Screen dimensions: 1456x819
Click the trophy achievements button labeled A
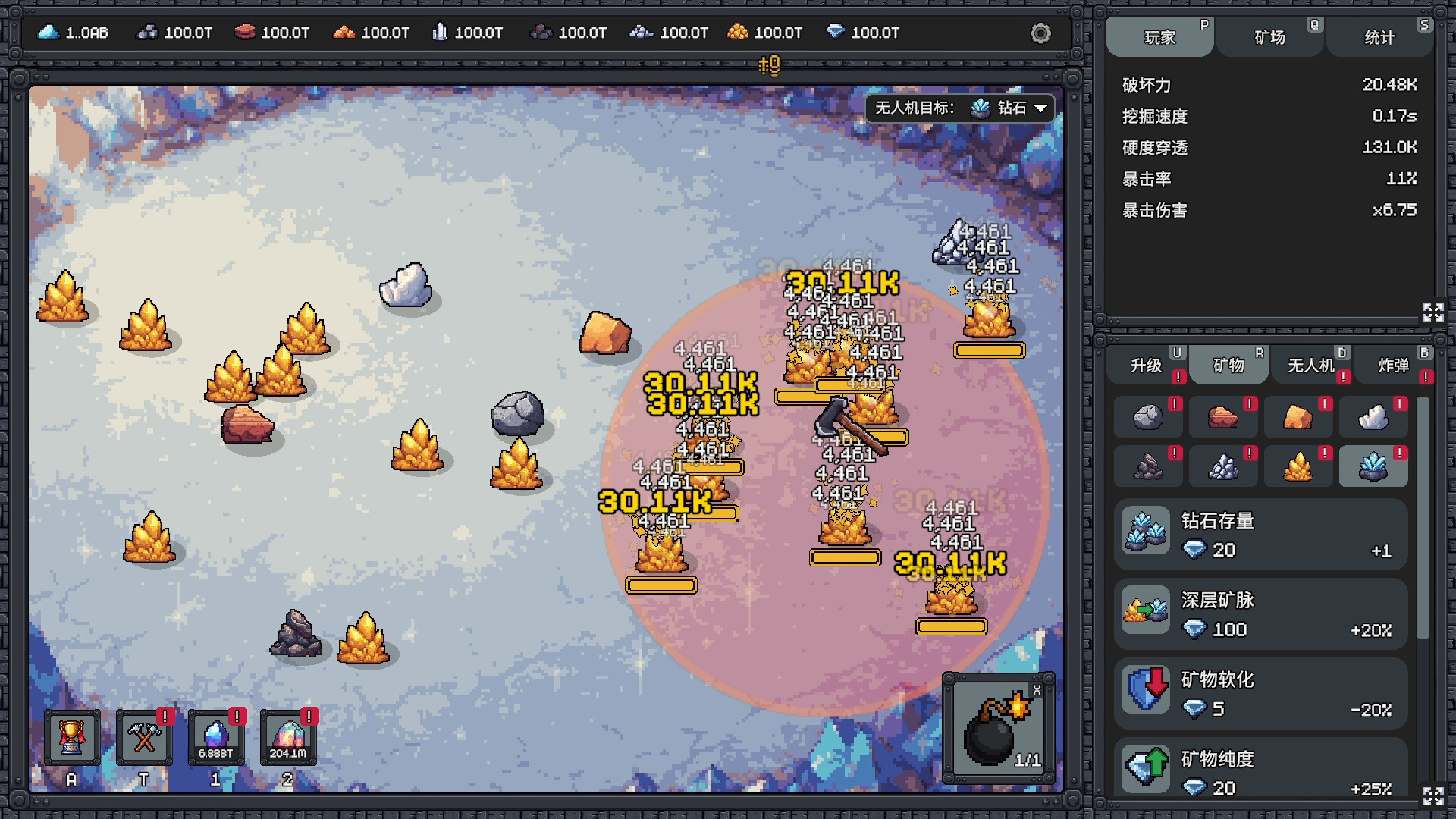coord(72,736)
